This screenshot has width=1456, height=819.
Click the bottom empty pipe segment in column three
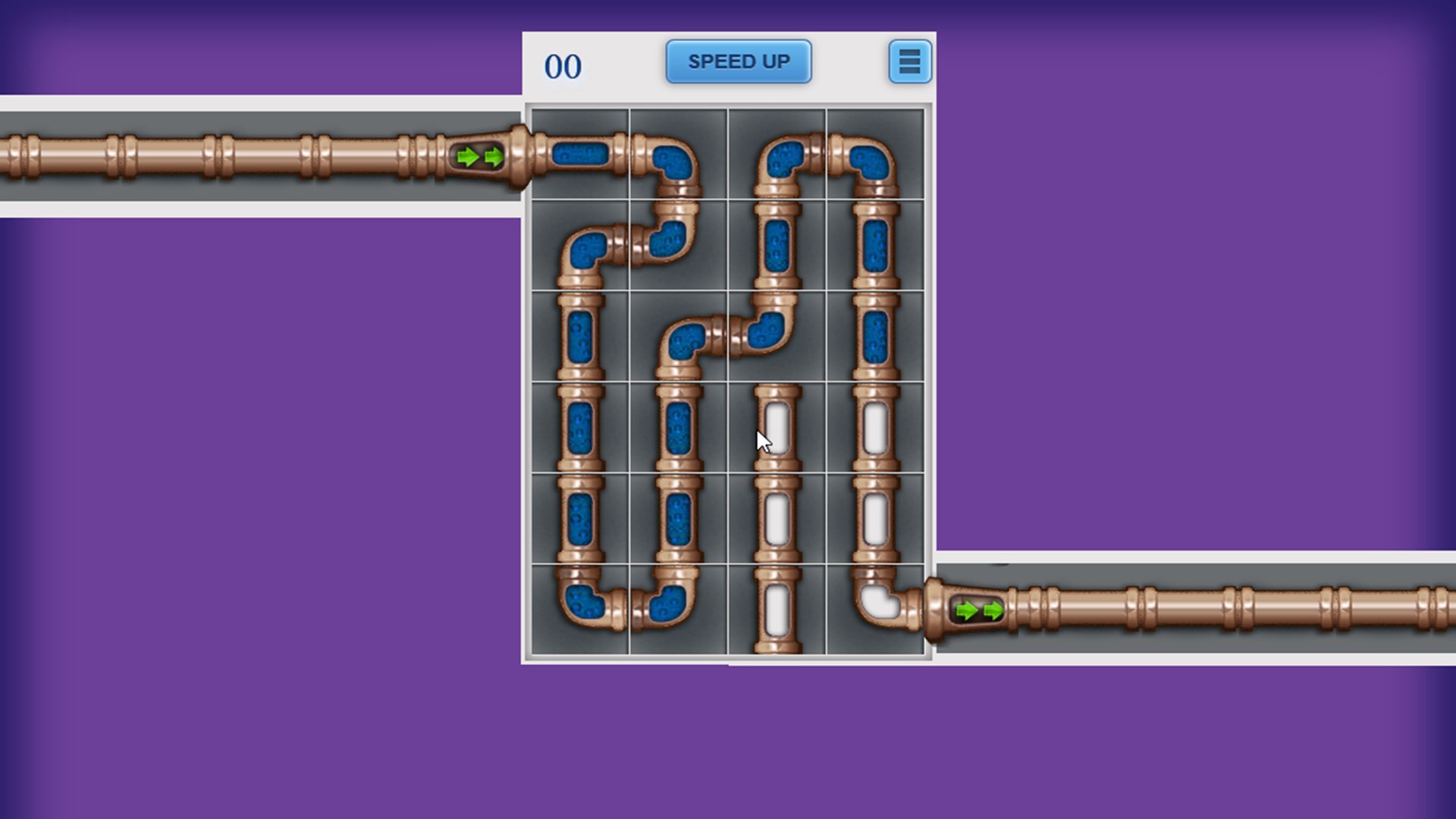pos(775,607)
